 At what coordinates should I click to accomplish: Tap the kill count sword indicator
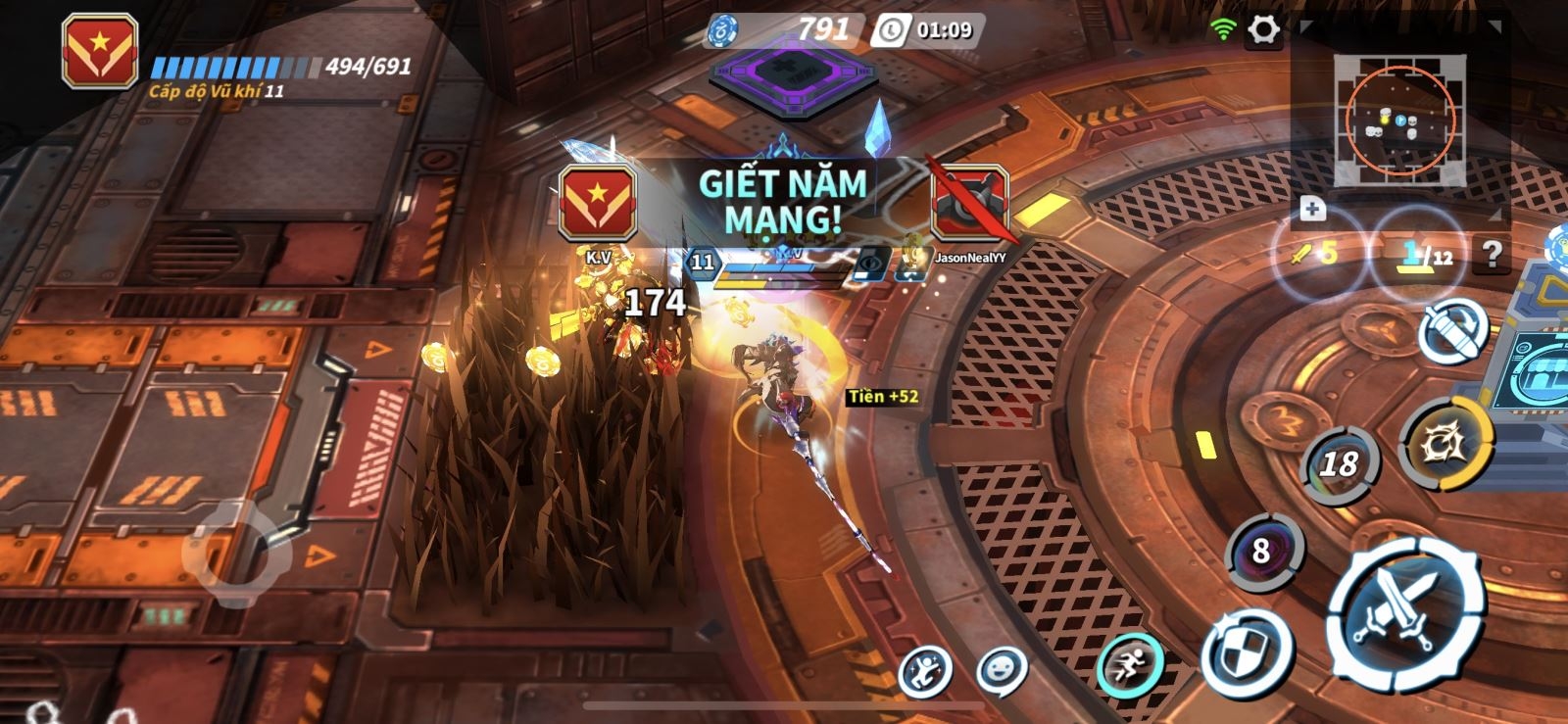(x=1313, y=255)
